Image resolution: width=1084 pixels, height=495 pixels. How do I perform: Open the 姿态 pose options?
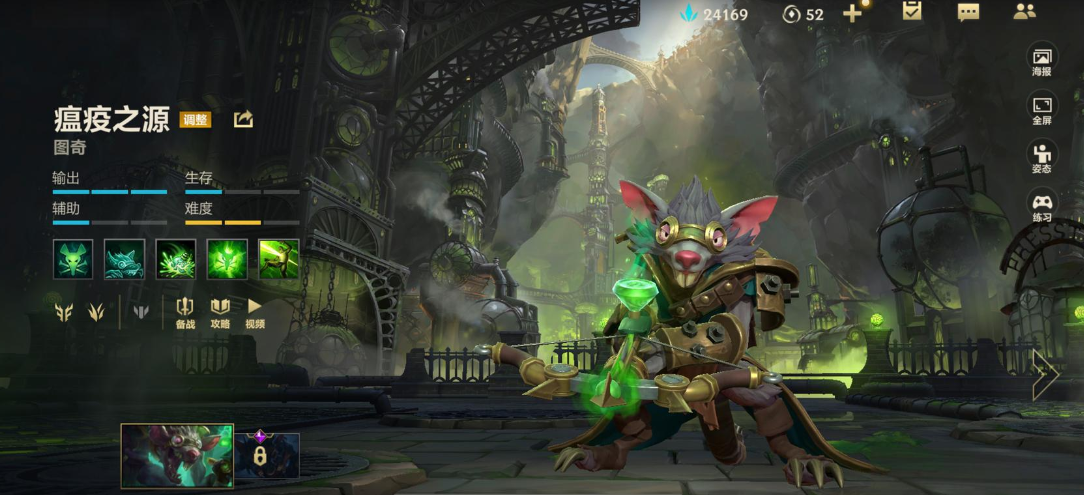1042,159
